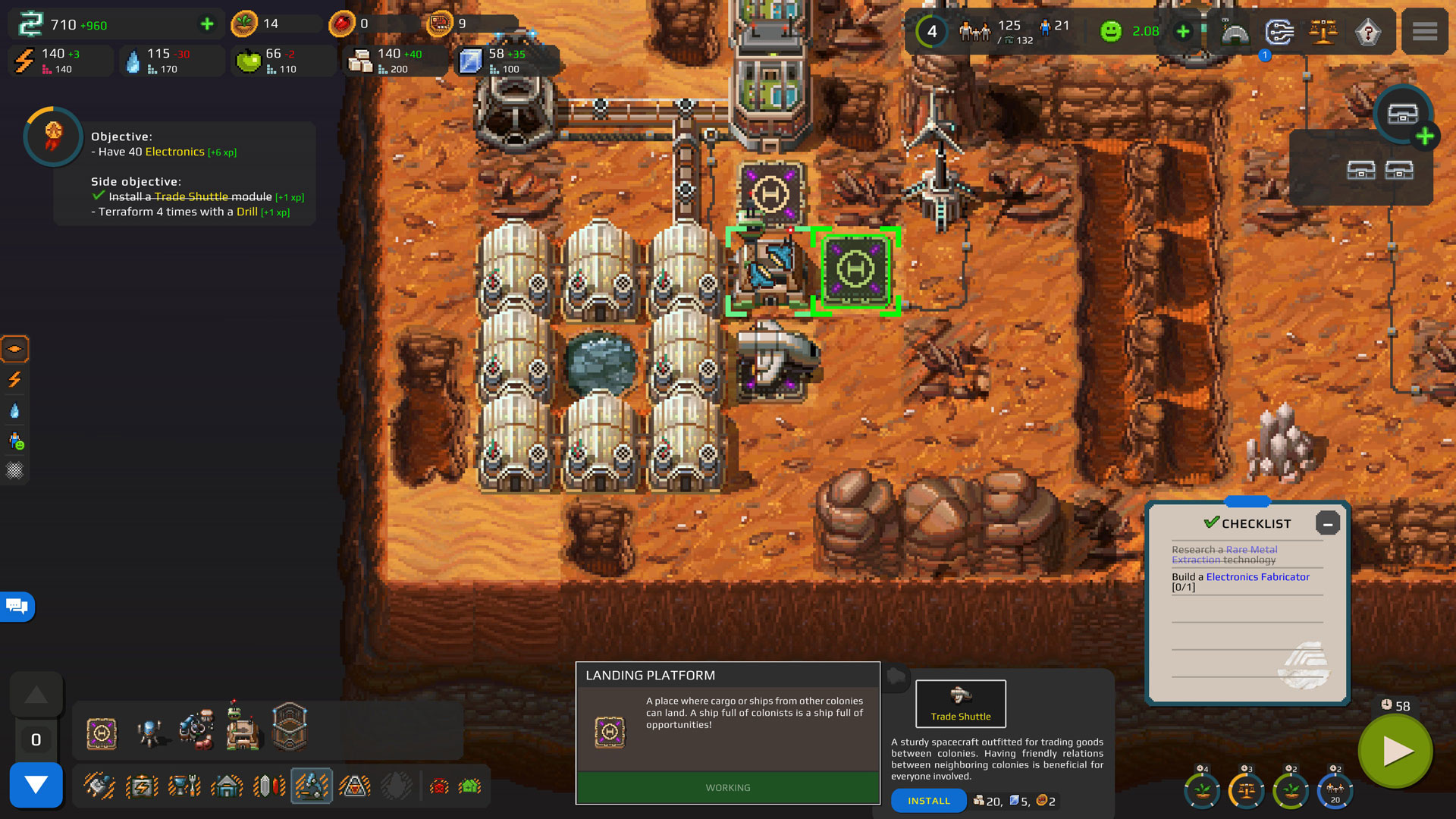Add credits with the green plus
This screenshot has width=1456, height=819.
pos(206,25)
